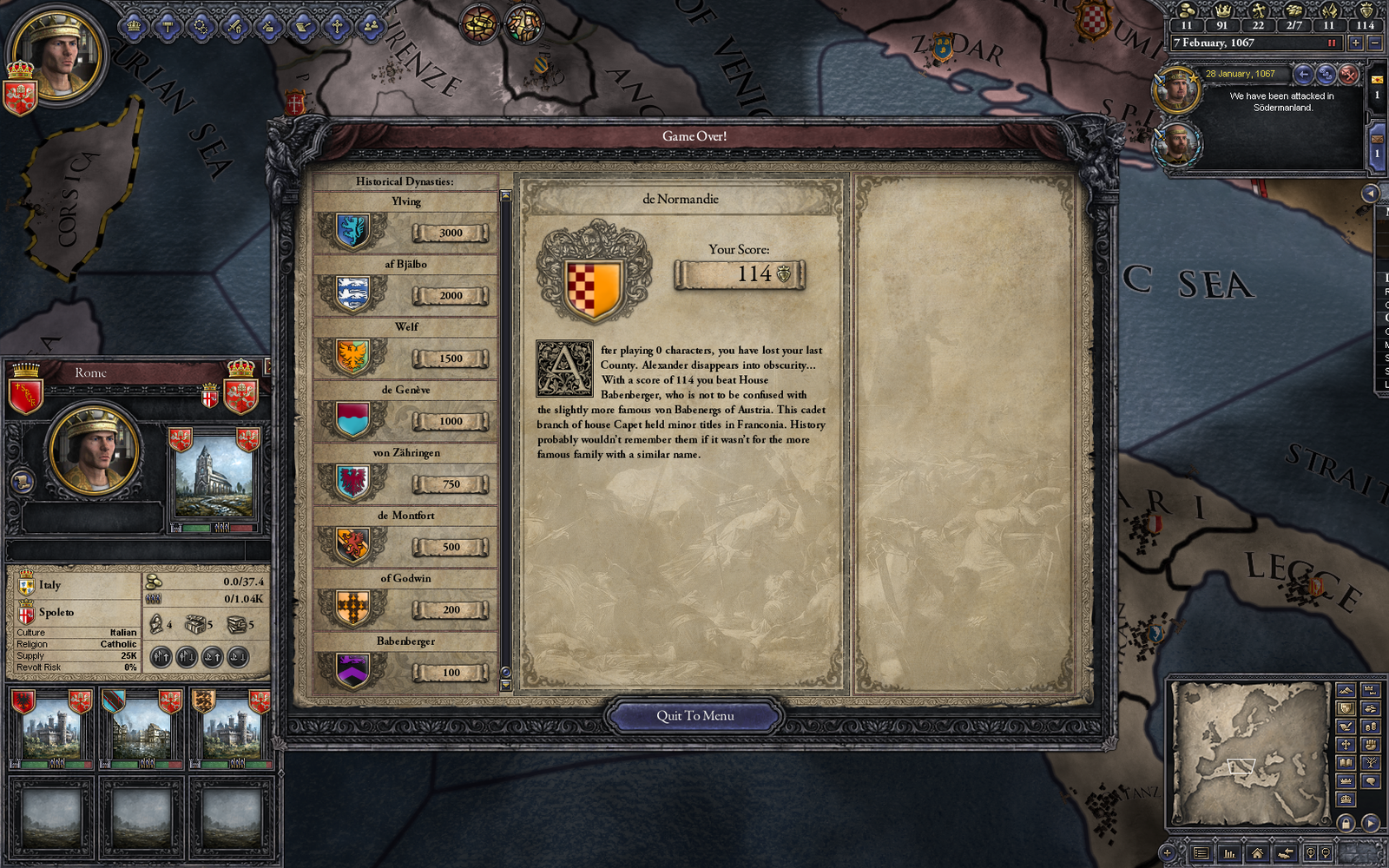
Task: Zoom in on the minimap with the magnifier plus button
Action: pyautogui.click(x=1311, y=852)
